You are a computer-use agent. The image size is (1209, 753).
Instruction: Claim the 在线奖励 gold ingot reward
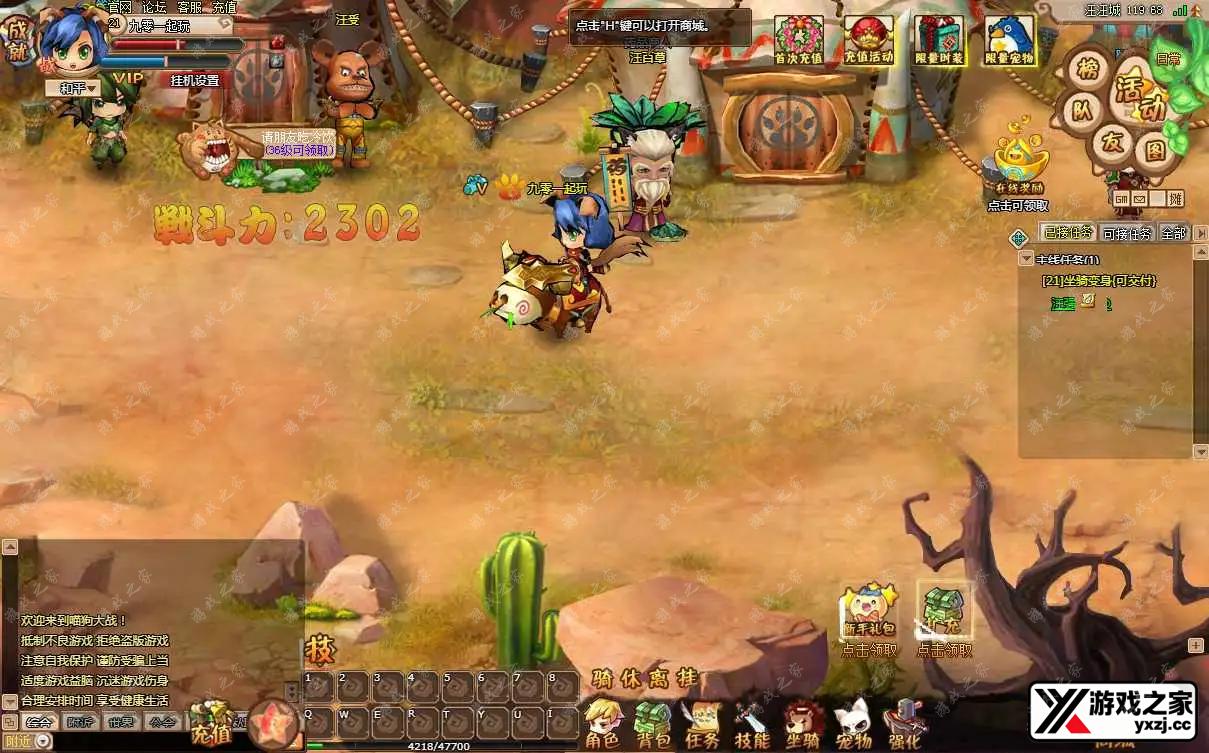click(x=1018, y=165)
